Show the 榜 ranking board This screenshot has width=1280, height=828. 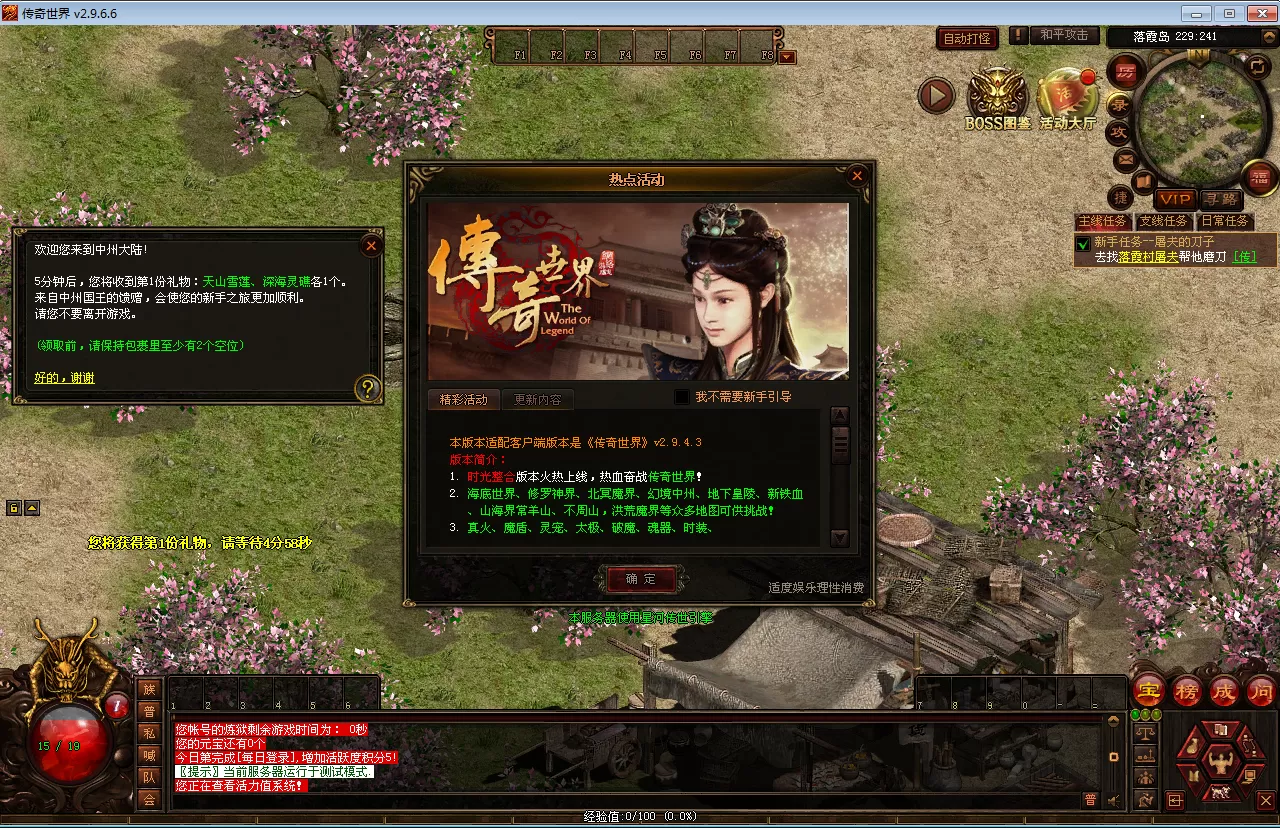[1187, 691]
